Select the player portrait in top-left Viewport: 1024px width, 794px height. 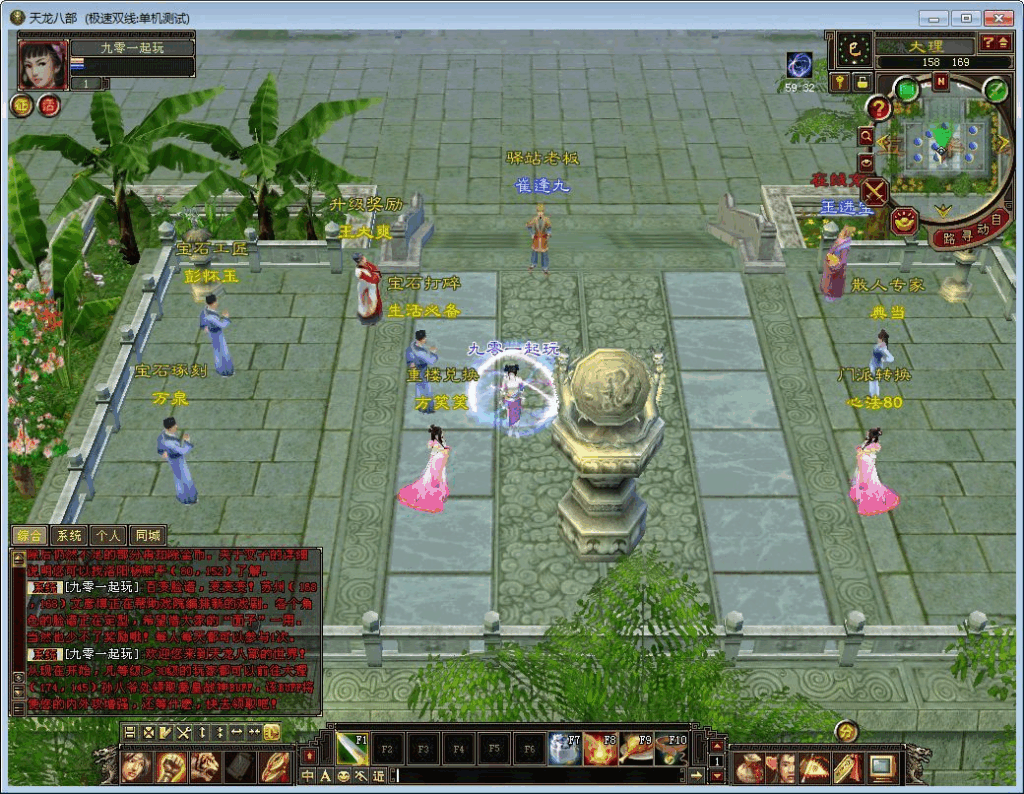[43, 65]
